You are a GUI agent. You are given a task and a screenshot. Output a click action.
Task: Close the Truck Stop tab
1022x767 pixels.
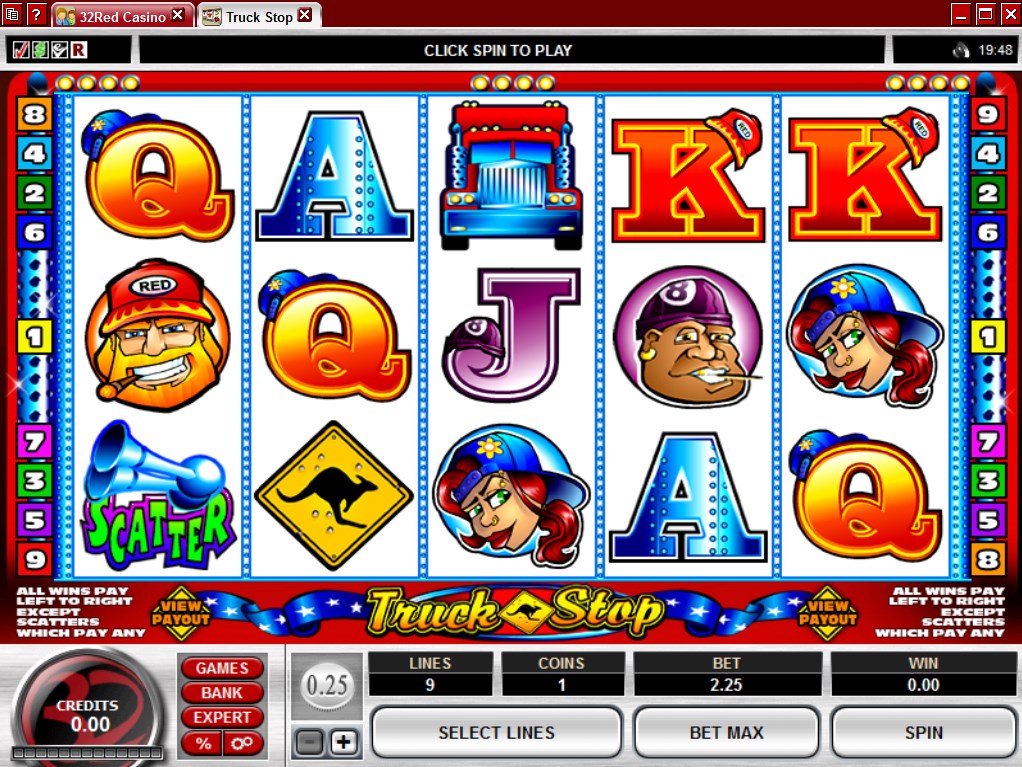(305, 15)
